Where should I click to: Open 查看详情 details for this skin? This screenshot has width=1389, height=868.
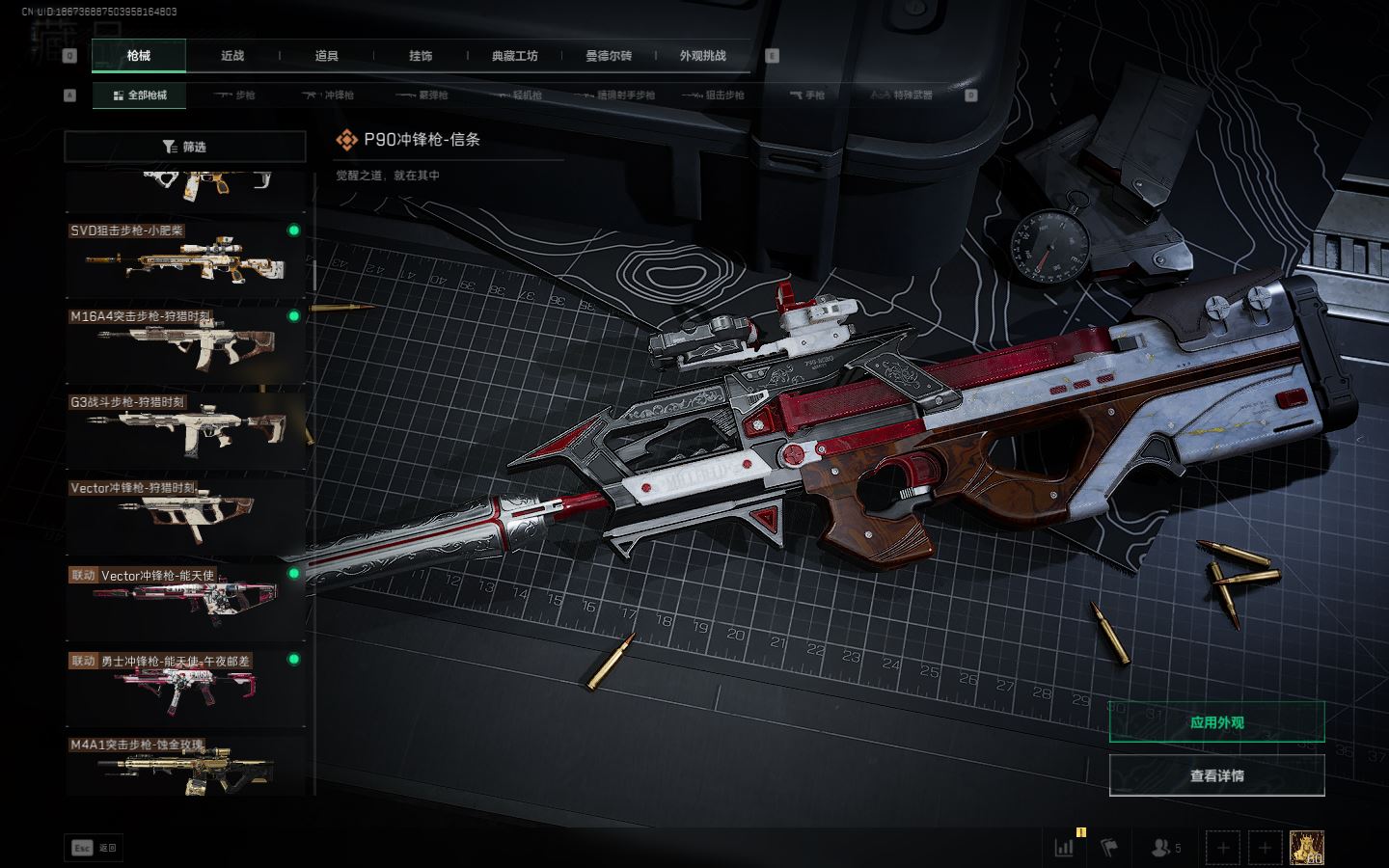click(1216, 775)
